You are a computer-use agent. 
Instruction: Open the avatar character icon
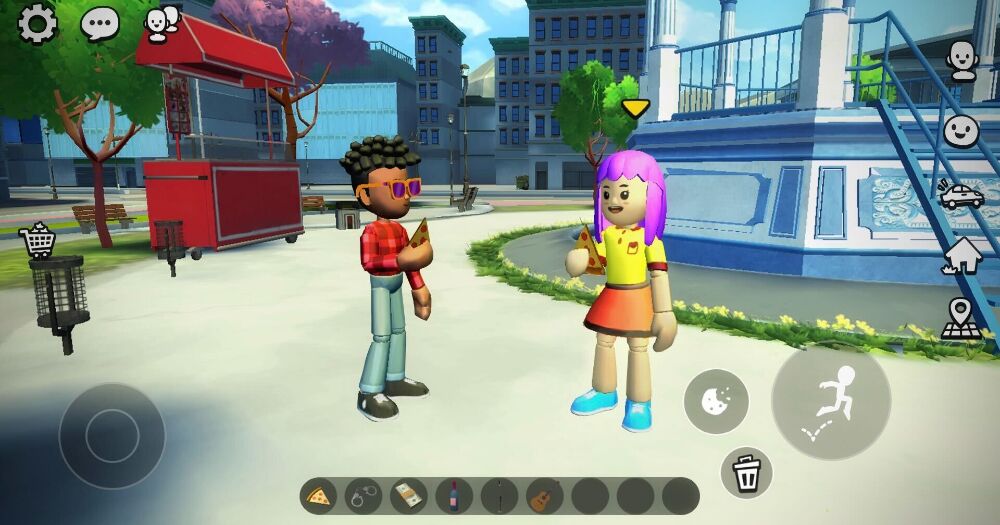[962, 60]
